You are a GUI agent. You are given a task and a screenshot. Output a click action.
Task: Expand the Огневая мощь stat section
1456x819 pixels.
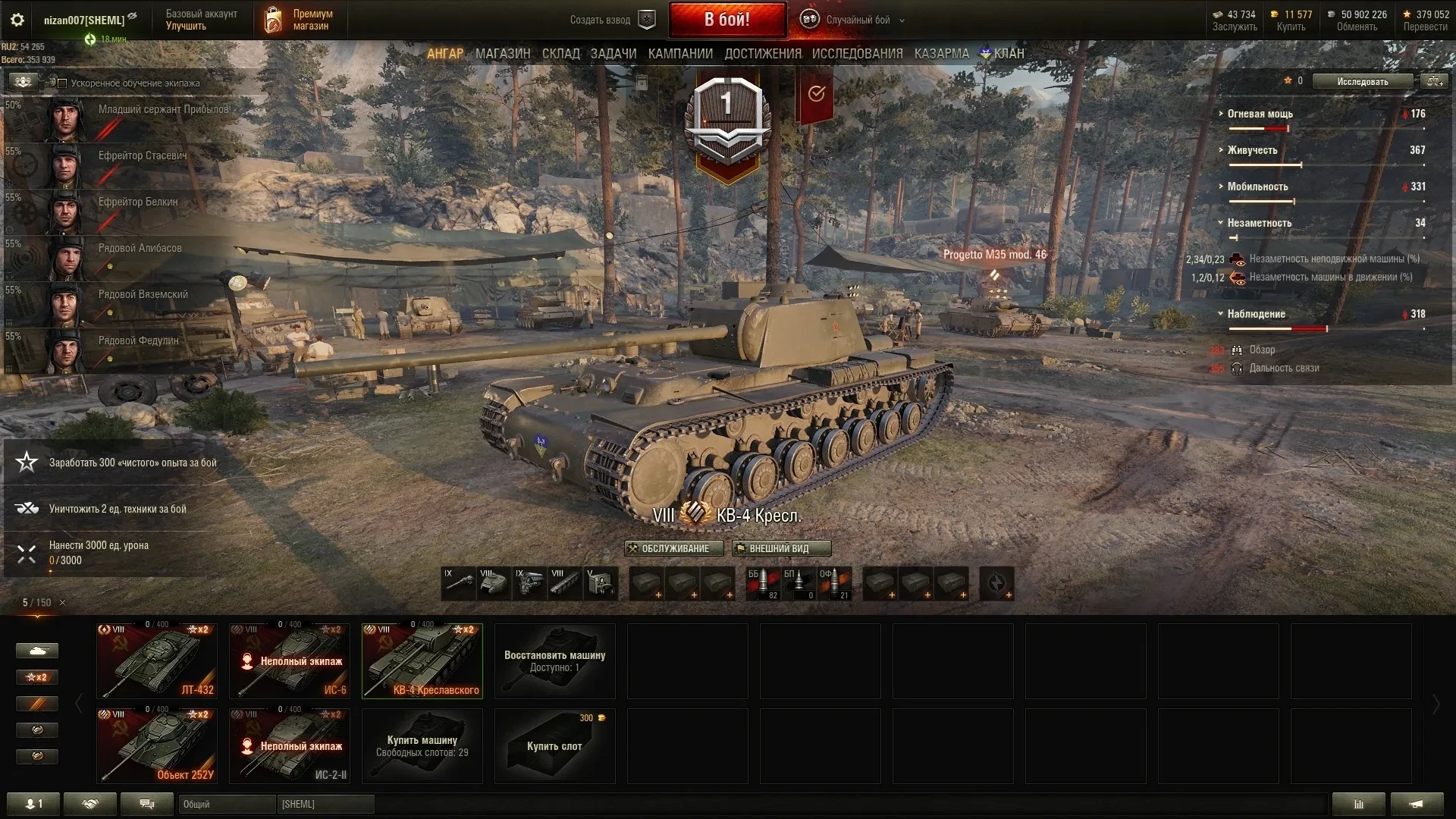coord(1260,114)
